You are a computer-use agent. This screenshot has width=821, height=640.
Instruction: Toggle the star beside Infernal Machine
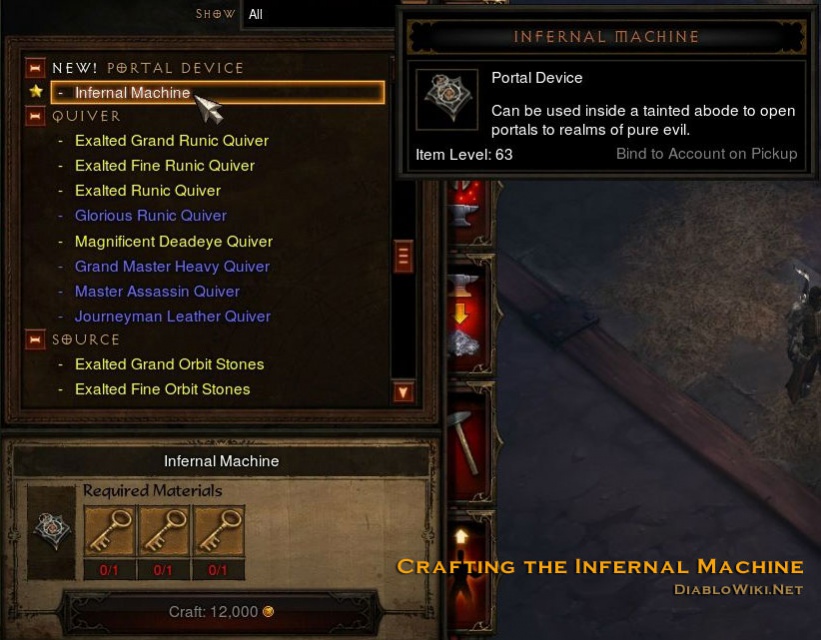tap(36, 92)
